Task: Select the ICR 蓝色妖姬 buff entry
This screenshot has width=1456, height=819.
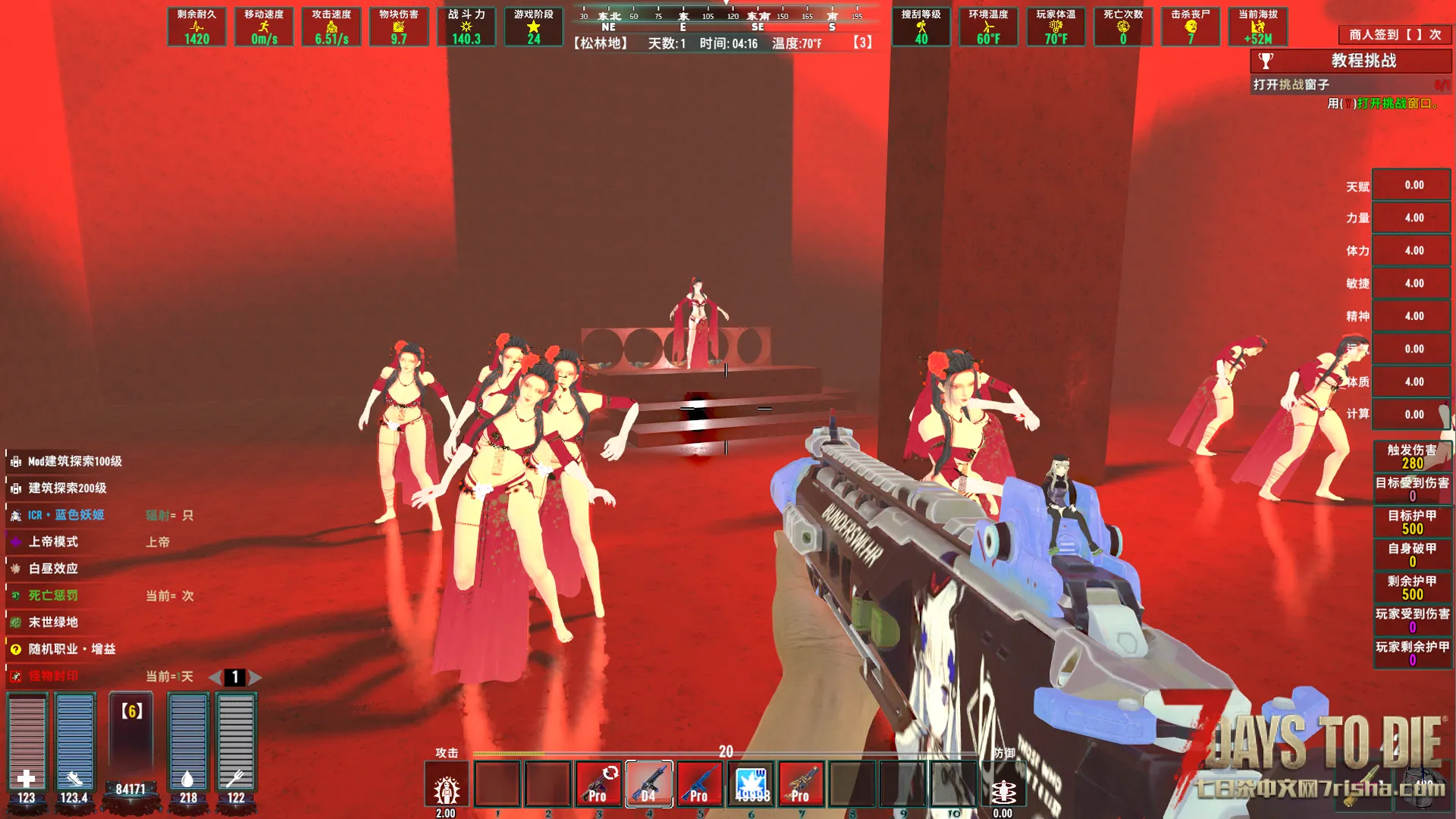Action: (66, 515)
